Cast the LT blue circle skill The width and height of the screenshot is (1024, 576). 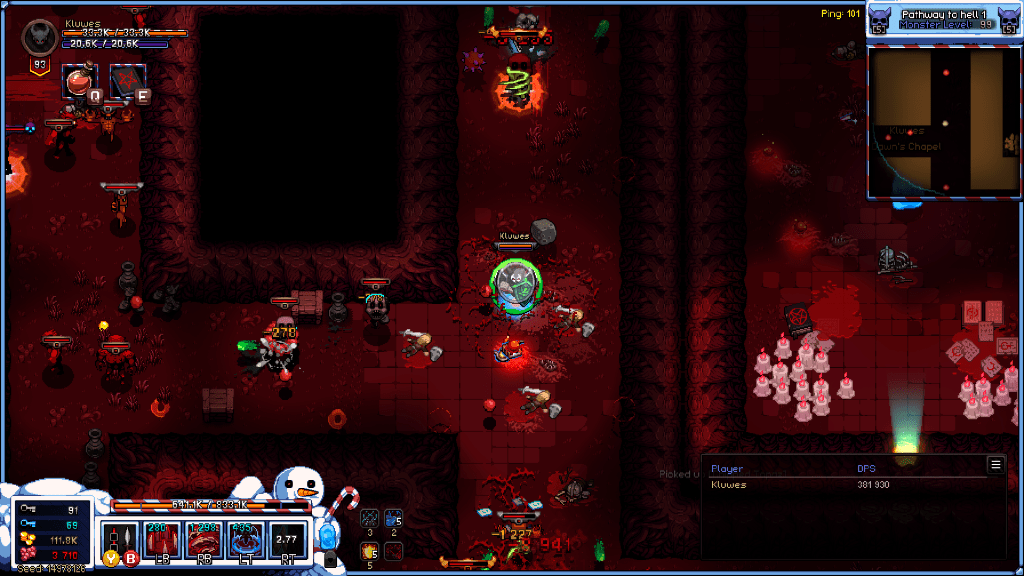click(x=246, y=541)
